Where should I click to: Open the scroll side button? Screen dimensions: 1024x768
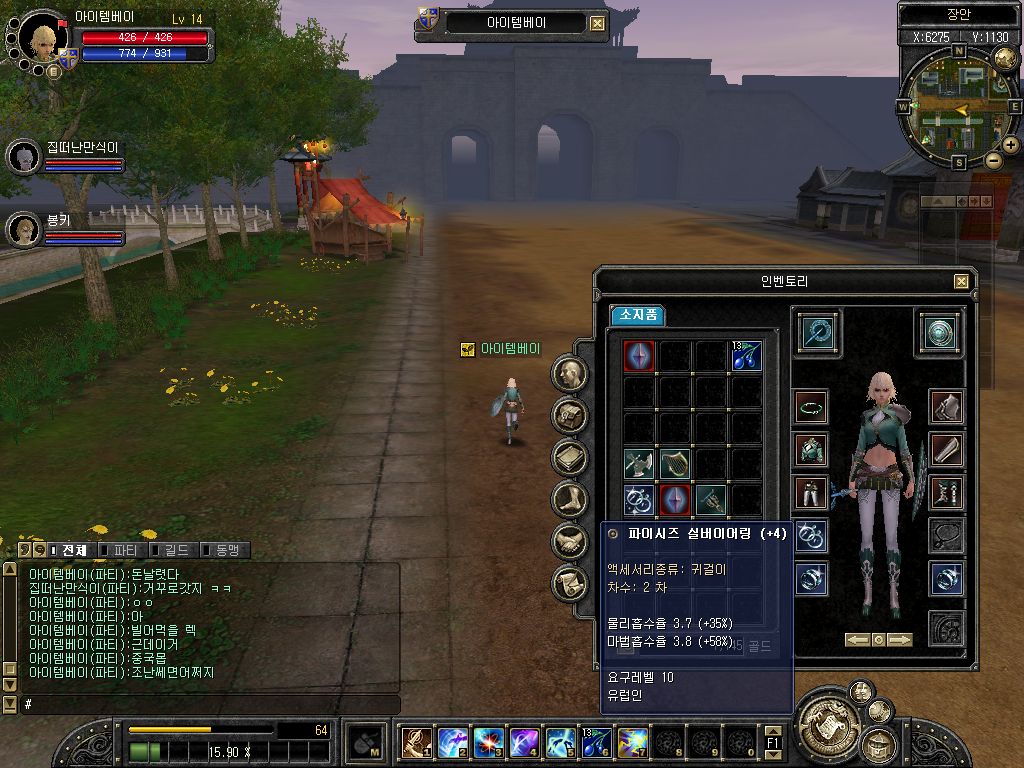point(570,582)
